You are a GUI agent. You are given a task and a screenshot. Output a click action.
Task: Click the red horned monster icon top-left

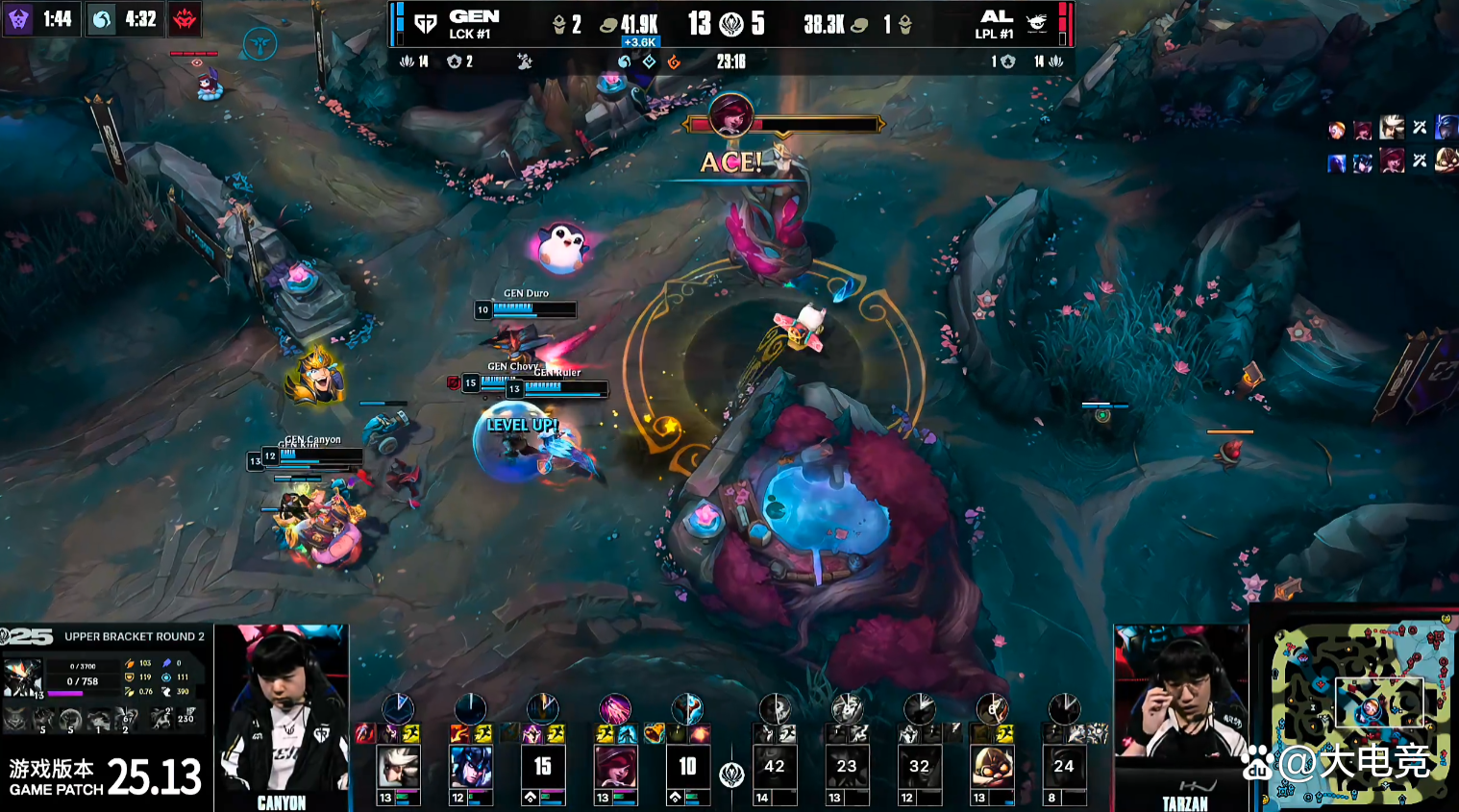(x=185, y=19)
